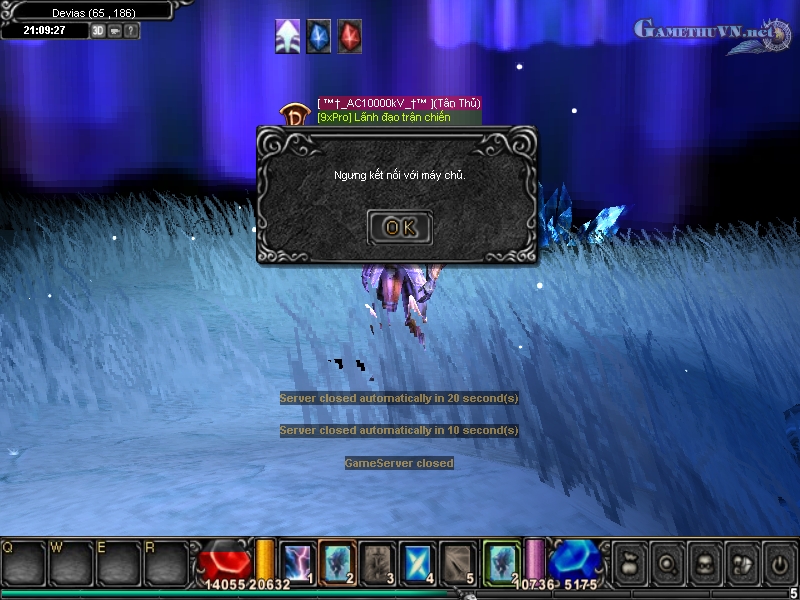Image resolution: width=800 pixels, height=600 pixels.
Task: Open the skull-face menu button
Action: tap(703, 563)
